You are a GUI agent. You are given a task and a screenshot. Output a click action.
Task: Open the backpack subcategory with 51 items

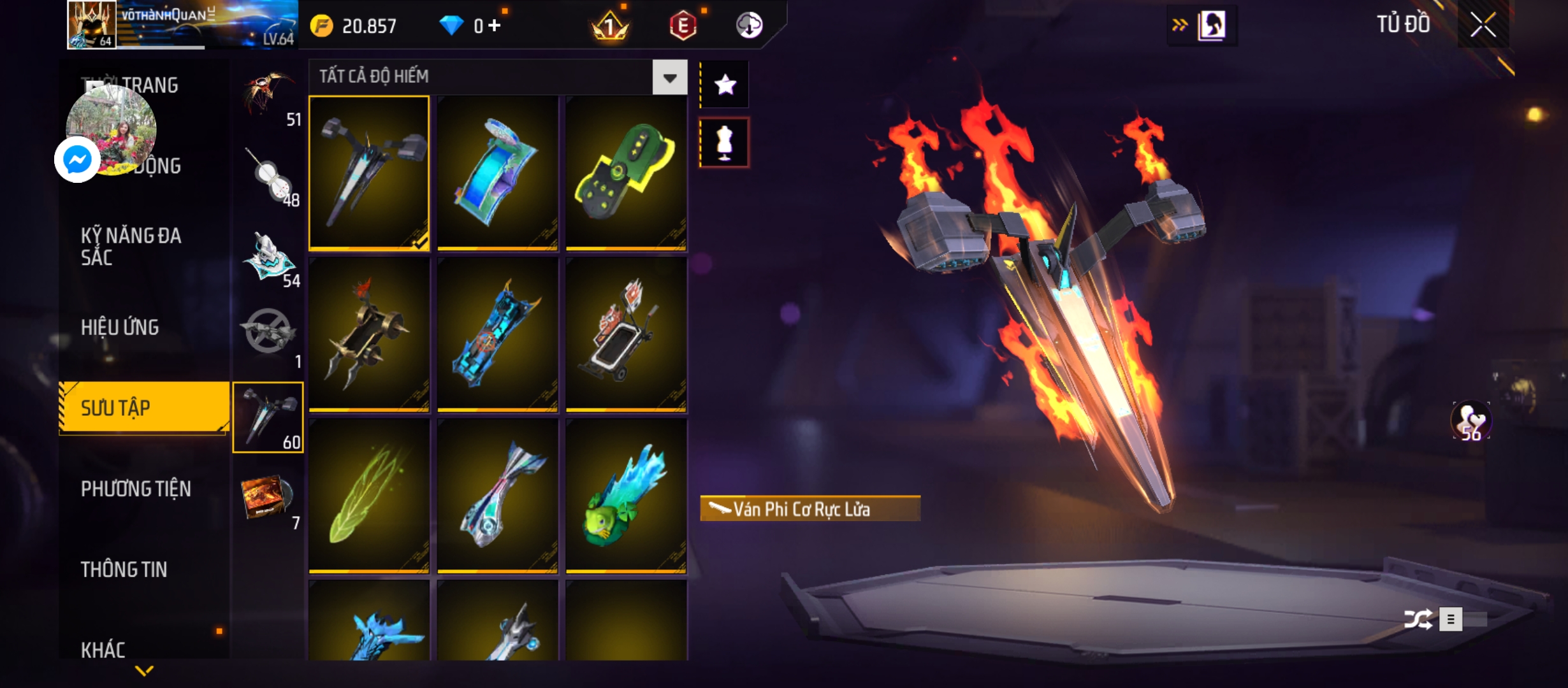(x=268, y=97)
